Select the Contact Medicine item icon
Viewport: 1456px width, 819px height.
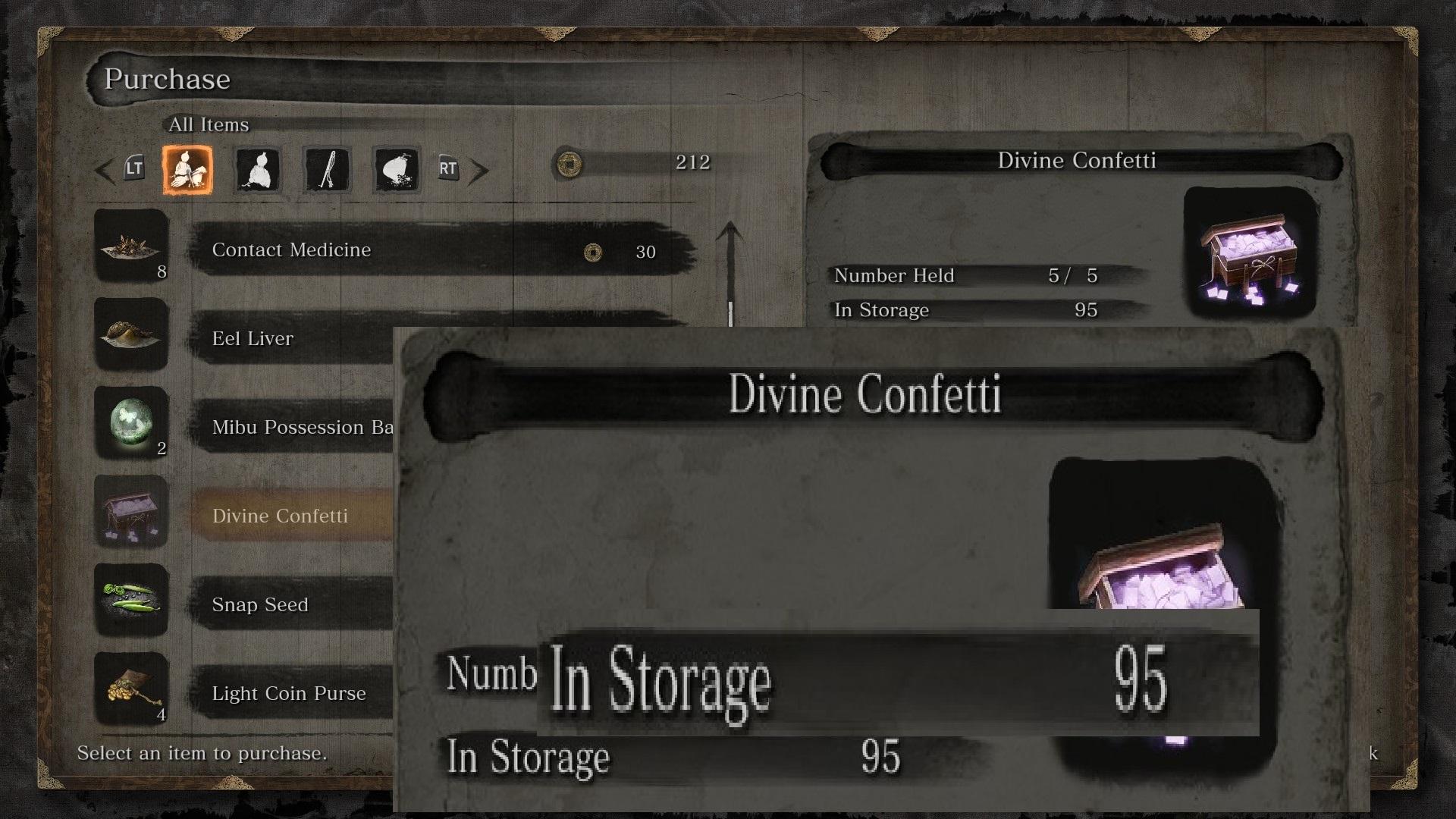pyautogui.click(x=130, y=246)
